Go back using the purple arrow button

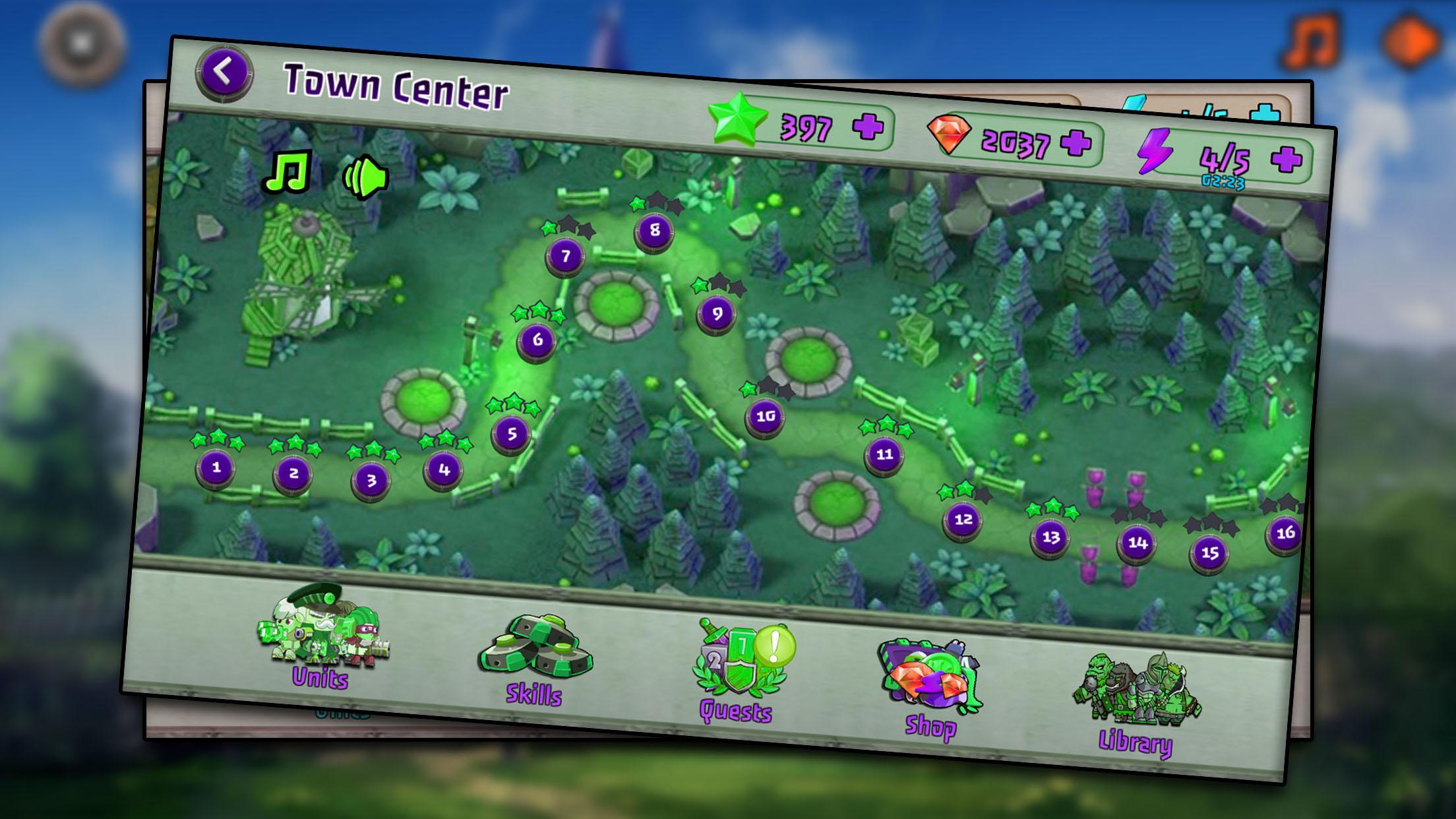[x=224, y=73]
